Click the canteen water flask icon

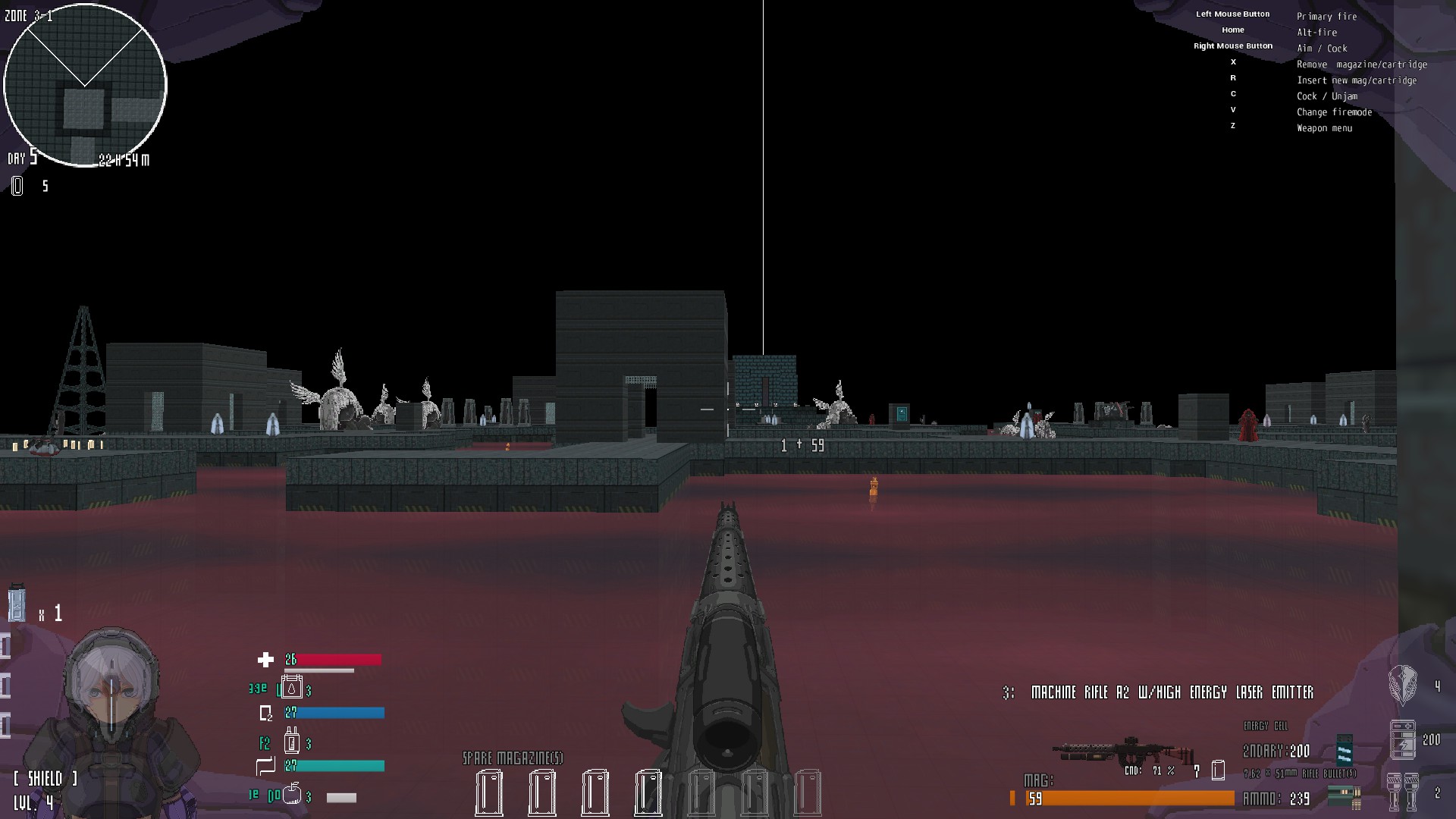pyautogui.click(x=292, y=688)
